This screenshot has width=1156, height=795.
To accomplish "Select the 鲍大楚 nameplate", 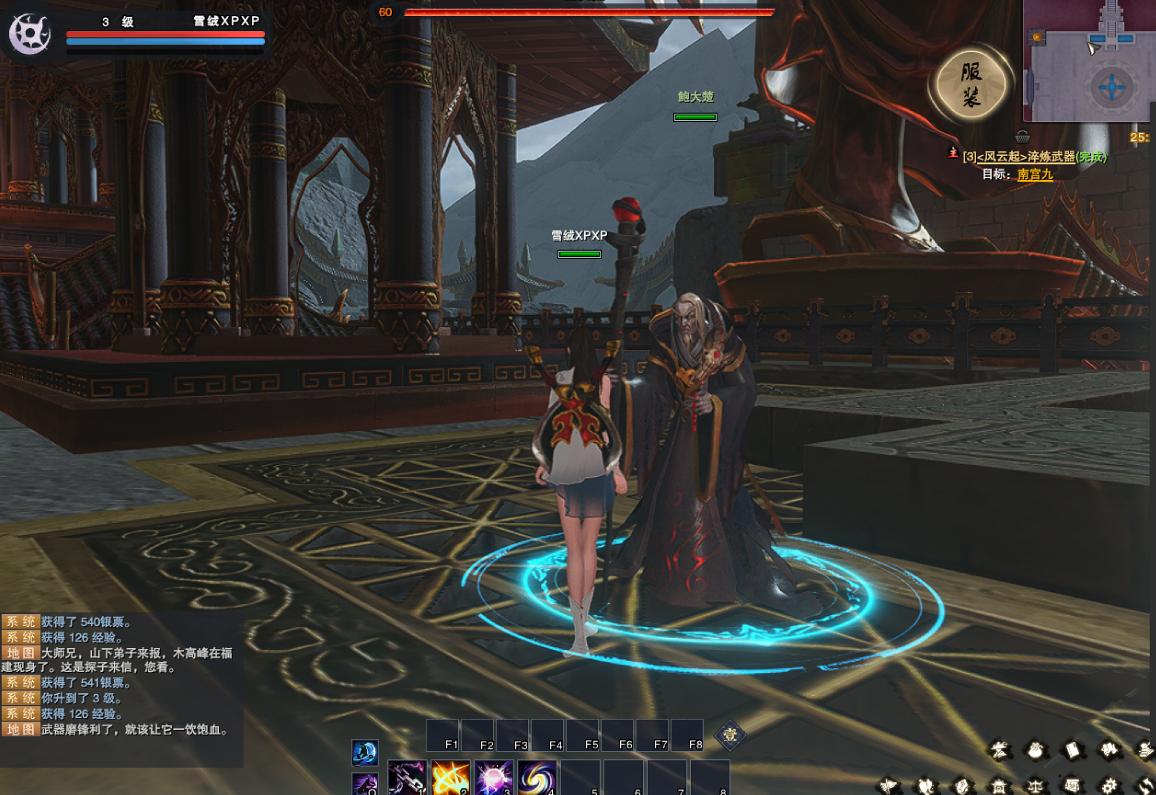I will coord(695,97).
